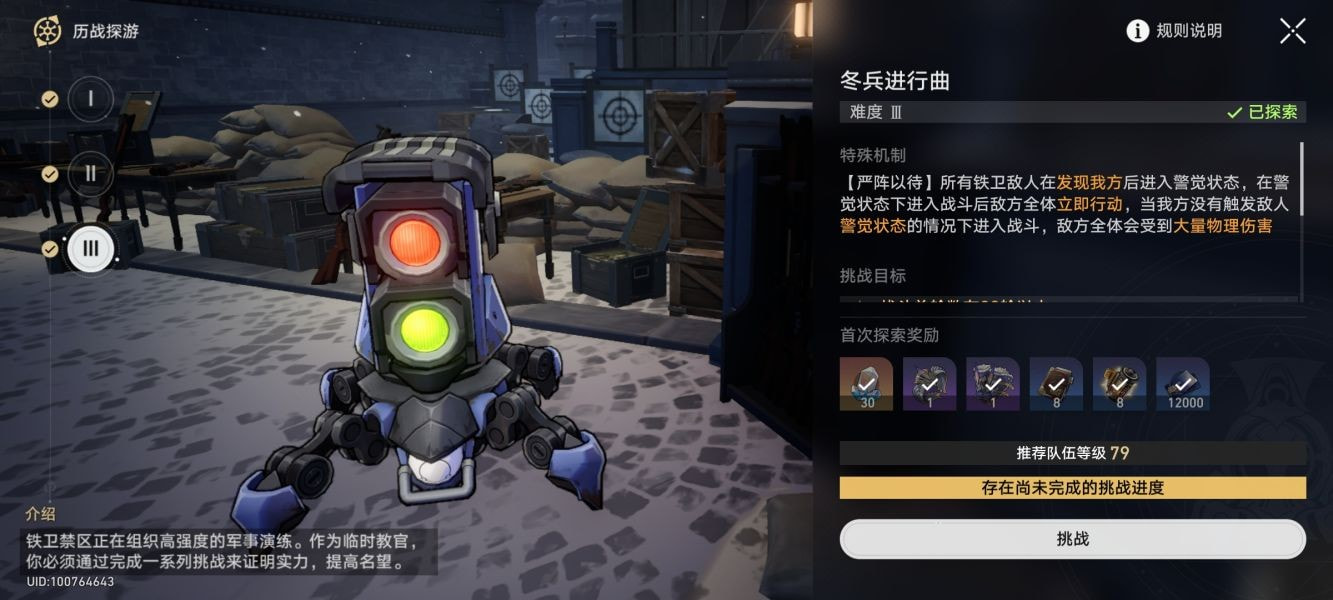This screenshot has height=600, width=1333.
Task: Inspect the brown book reward icon
Action: pyautogui.click(x=1056, y=384)
